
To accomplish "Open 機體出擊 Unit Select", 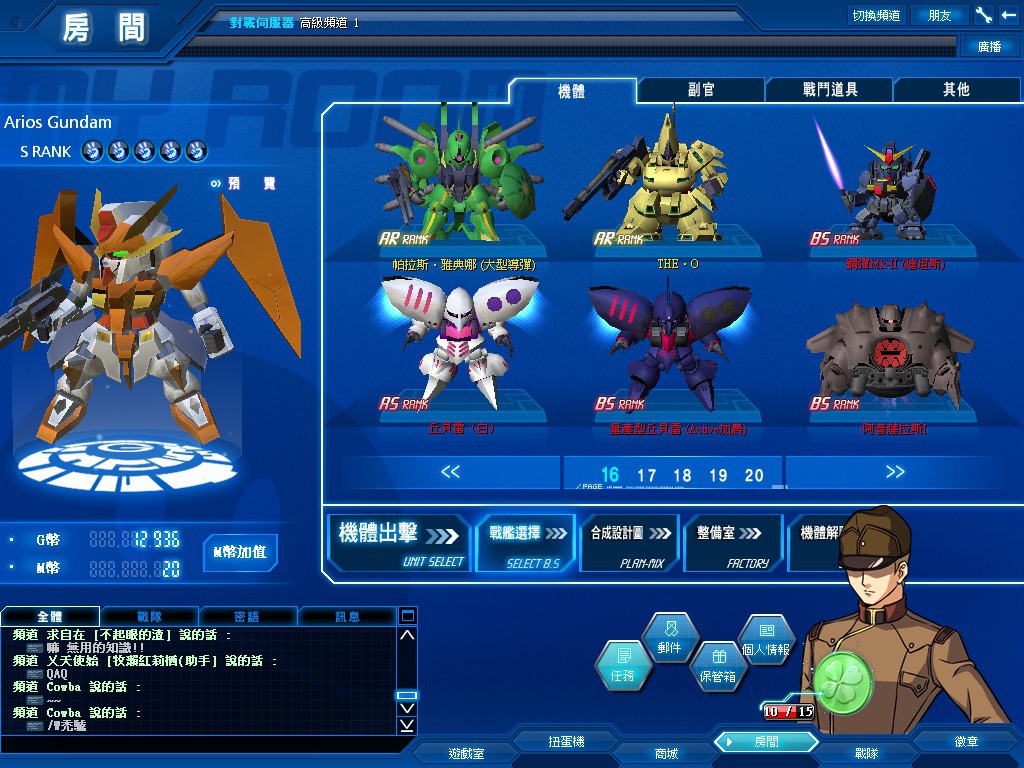I will click(x=400, y=543).
